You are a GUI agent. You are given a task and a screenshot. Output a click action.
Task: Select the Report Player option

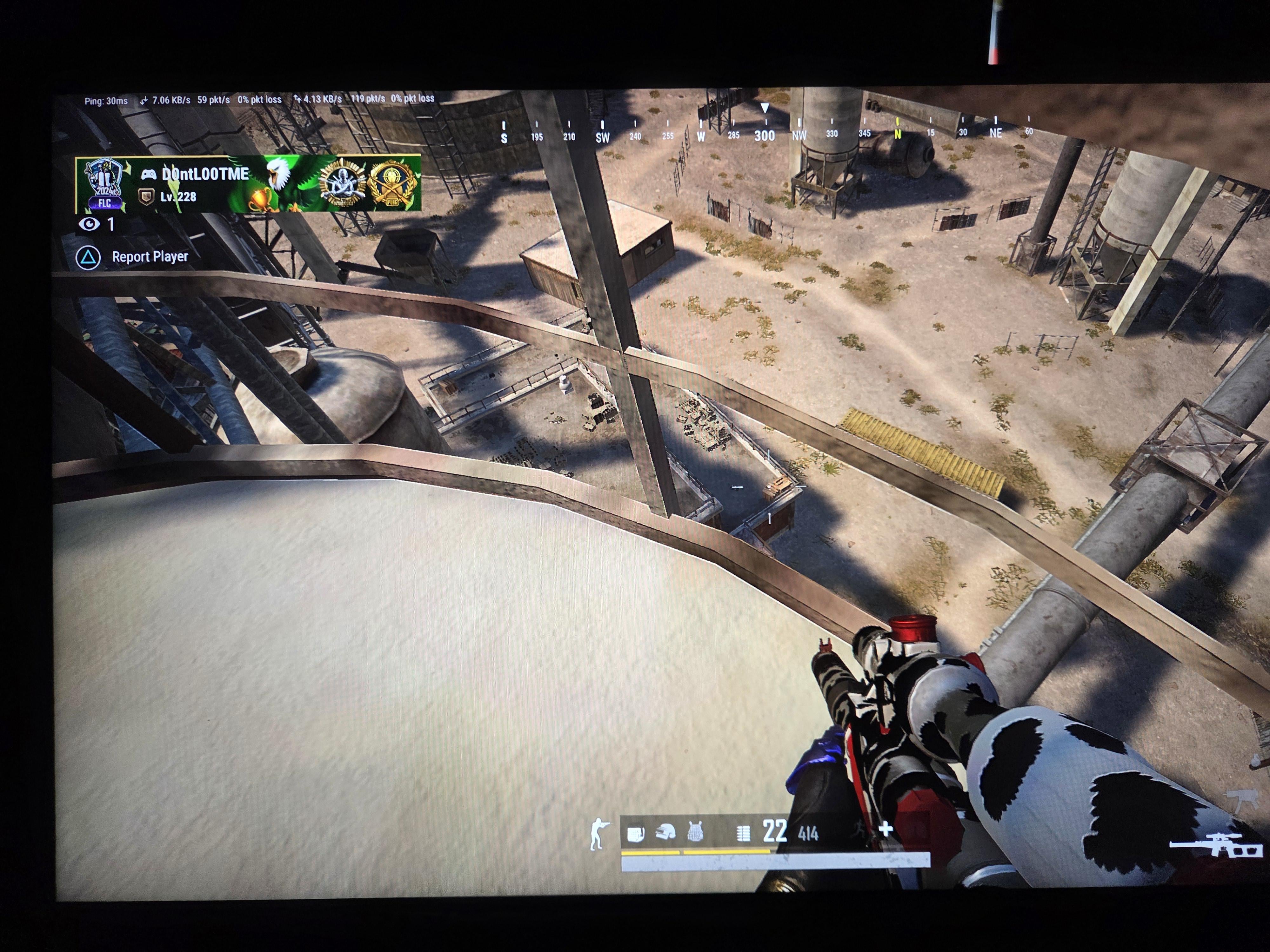tap(149, 257)
